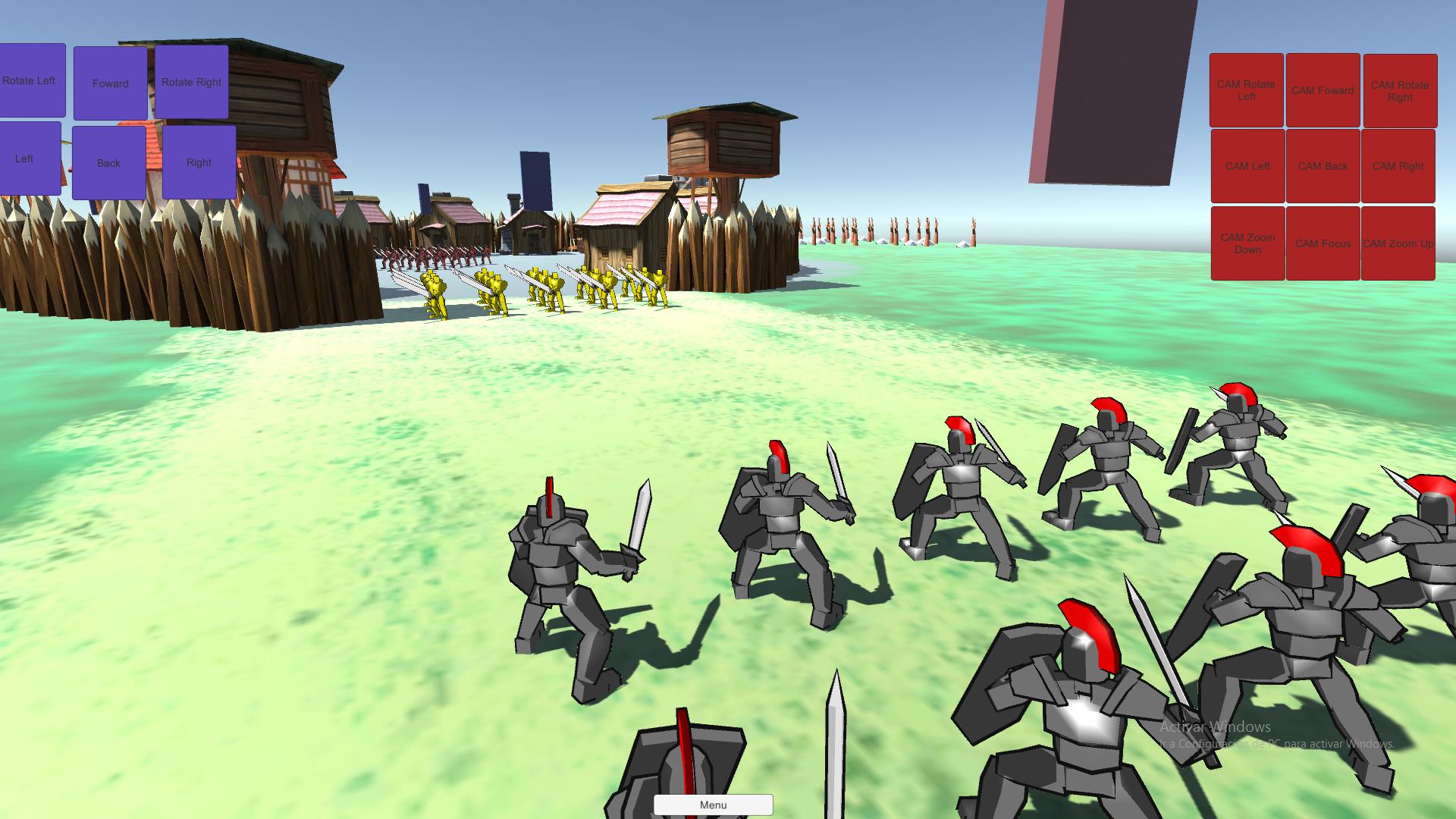This screenshot has width=1456, height=819.
Task: Click CAM Rotate Left to turn camera
Action: pos(1247,90)
